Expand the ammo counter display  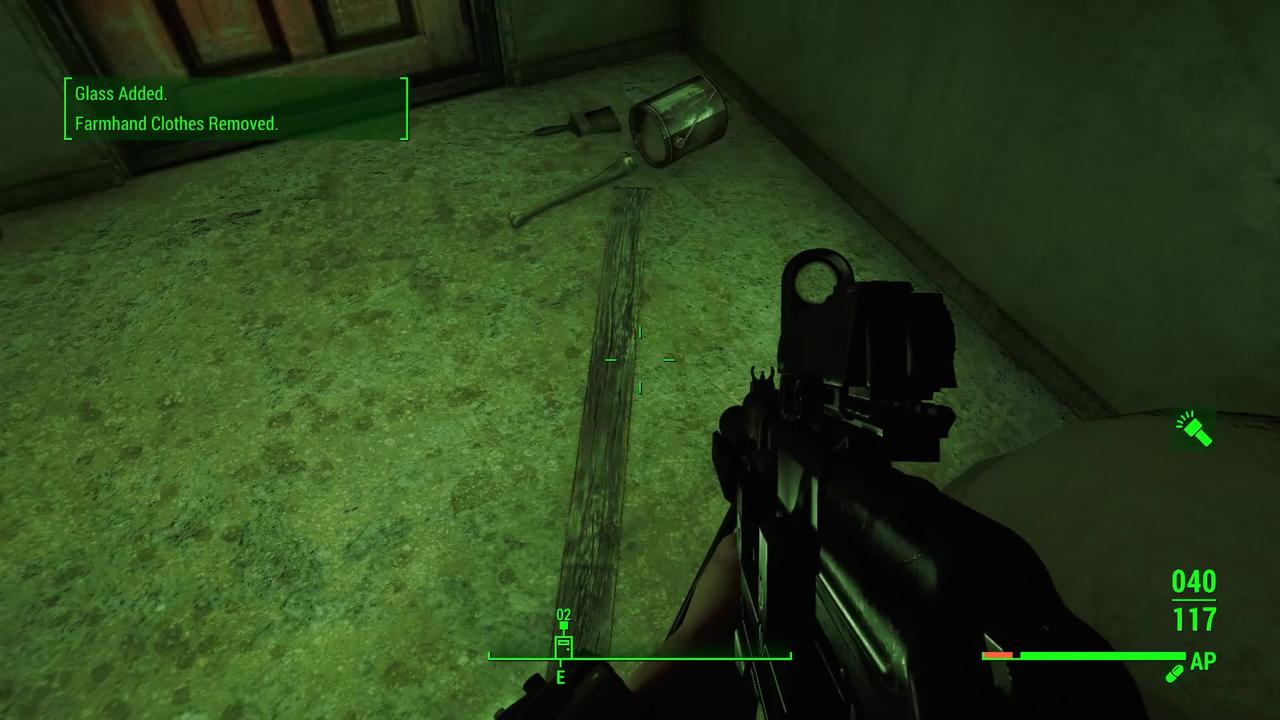tap(1192, 600)
